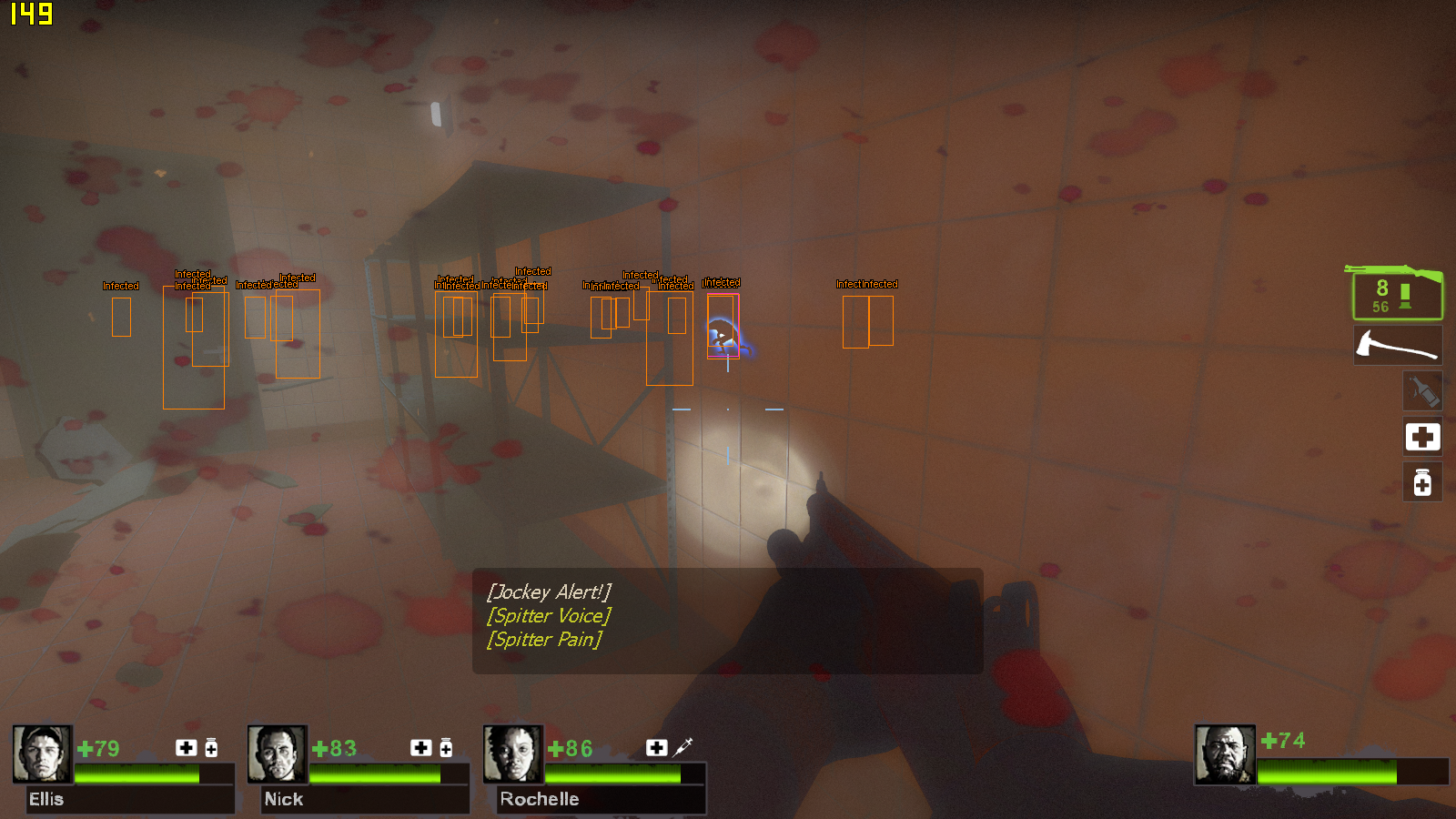Select the highlighted Infected box near crosshair

723,323
